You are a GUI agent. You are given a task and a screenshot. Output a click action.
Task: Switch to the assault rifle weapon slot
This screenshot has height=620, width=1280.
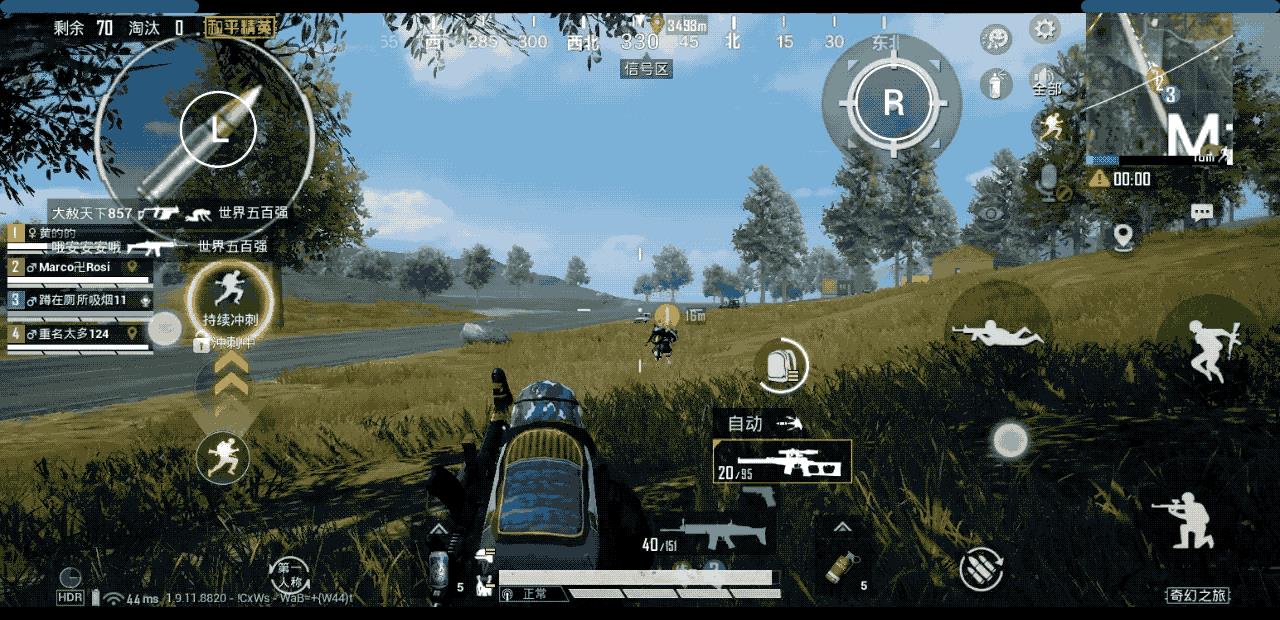pos(708,537)
